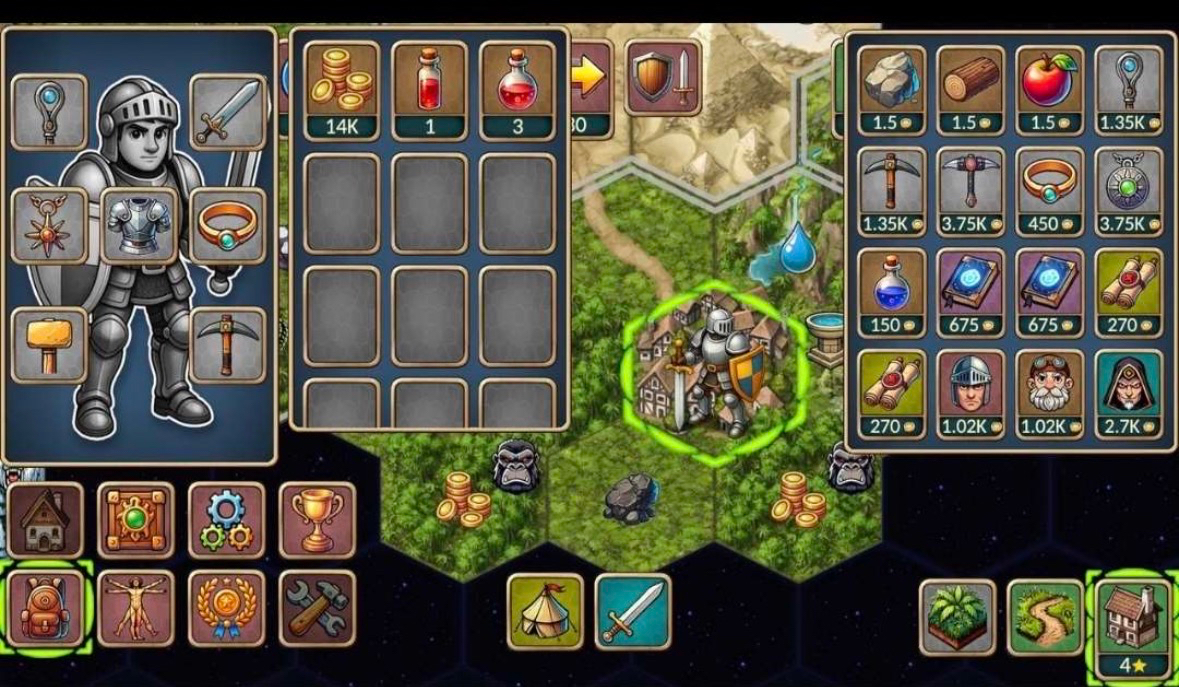This screenshot has height=687, width=1179.
Task: Select the round red flask slot
Action: [517, 89]
